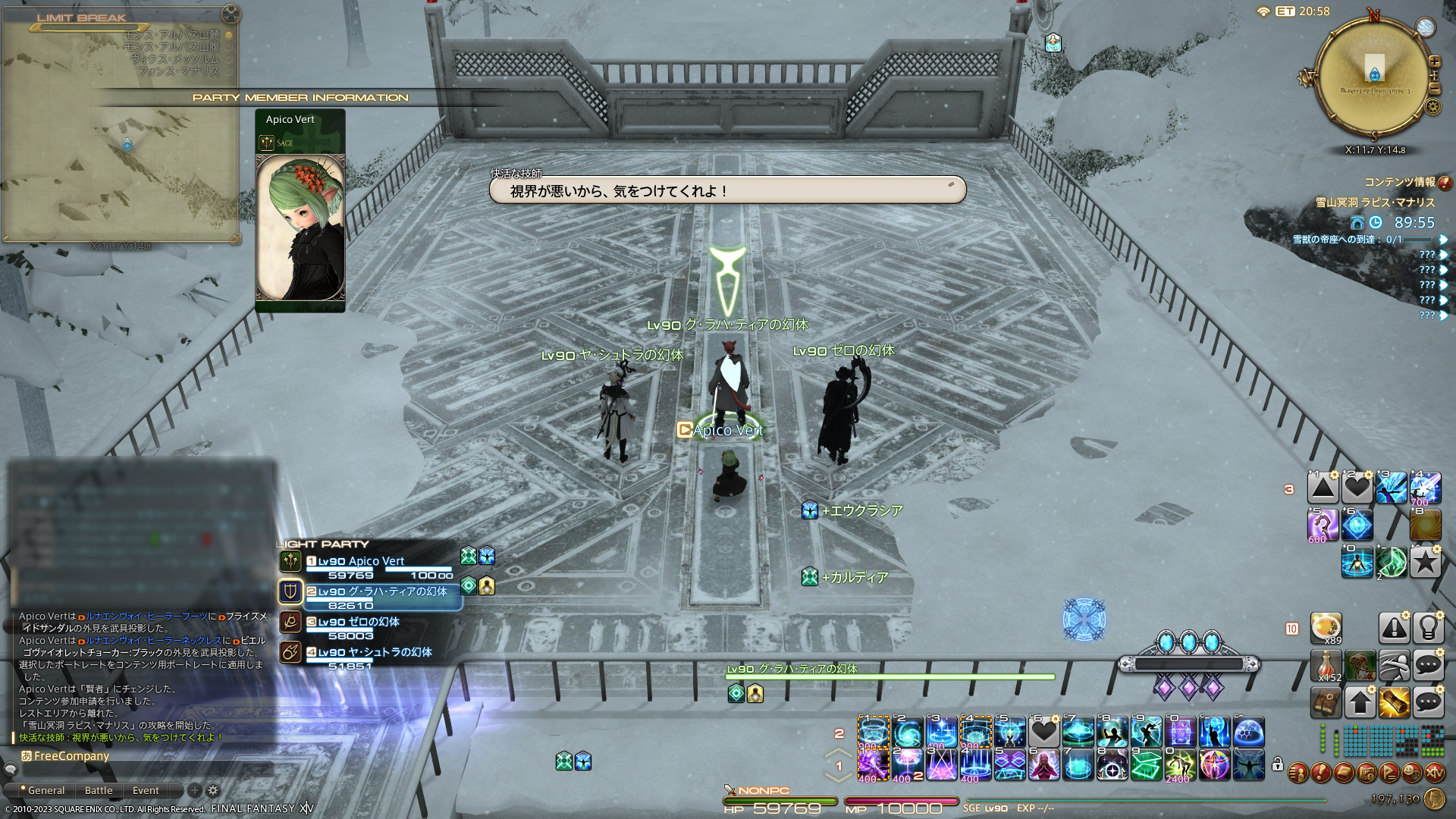The width and height of the screenshot is (1456, 819).
Task: Zoom out the minimap with minus button
Action: pos(1434,89)
